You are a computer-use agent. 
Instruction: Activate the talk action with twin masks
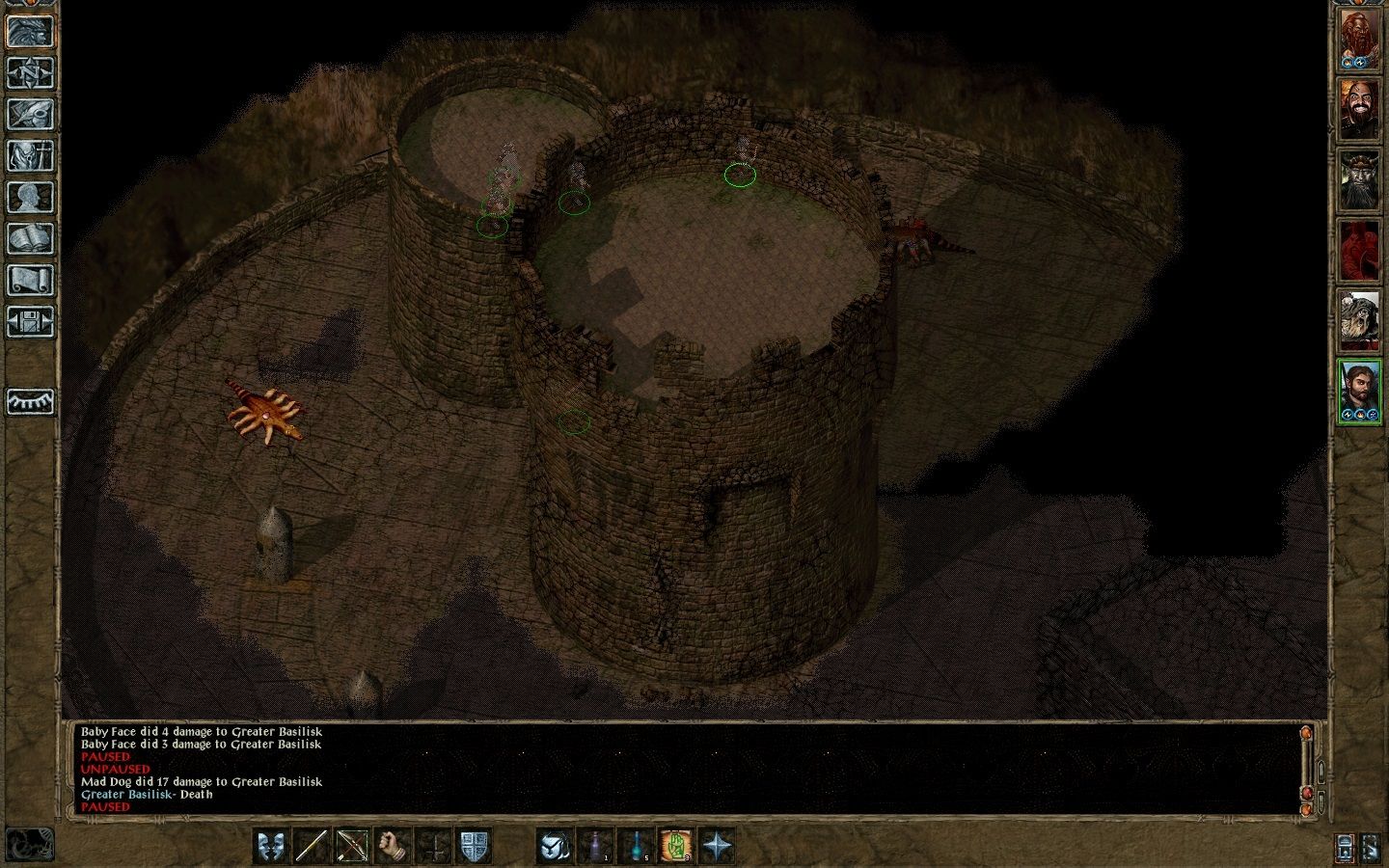coord(271,846)
